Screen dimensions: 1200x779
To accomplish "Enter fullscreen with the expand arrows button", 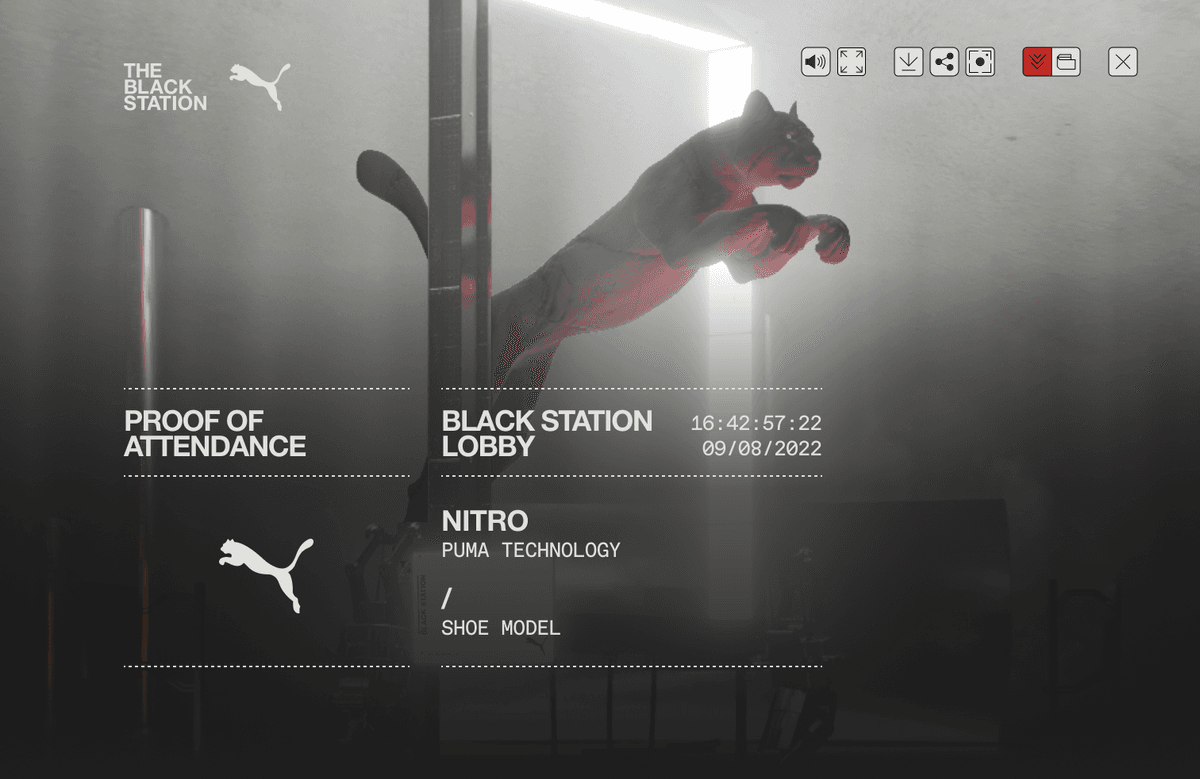I will [852, 62].
